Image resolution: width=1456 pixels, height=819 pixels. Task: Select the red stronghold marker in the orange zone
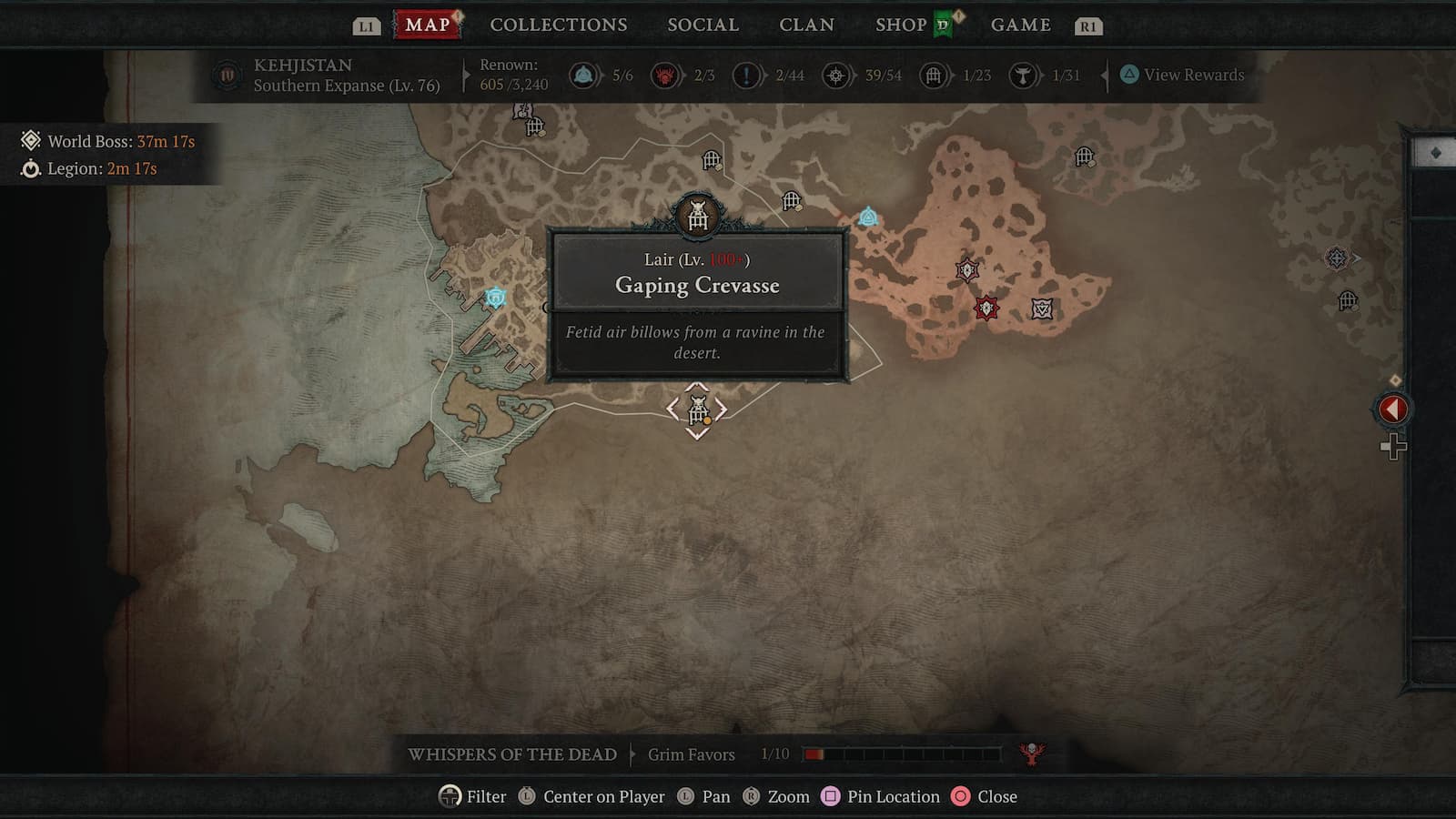click(x=986, y=308)
